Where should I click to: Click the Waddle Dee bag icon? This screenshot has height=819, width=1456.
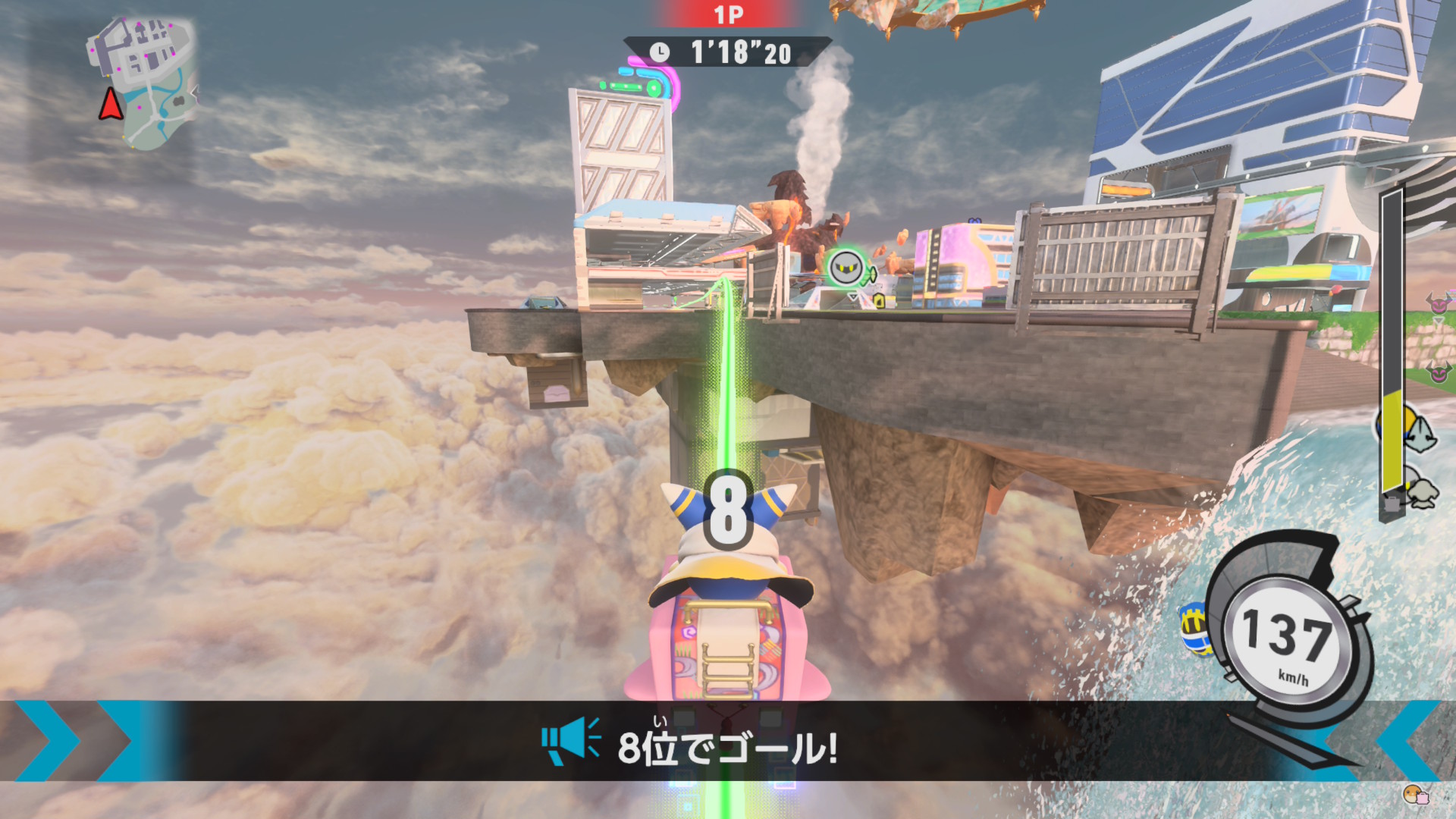(1415, 795)
